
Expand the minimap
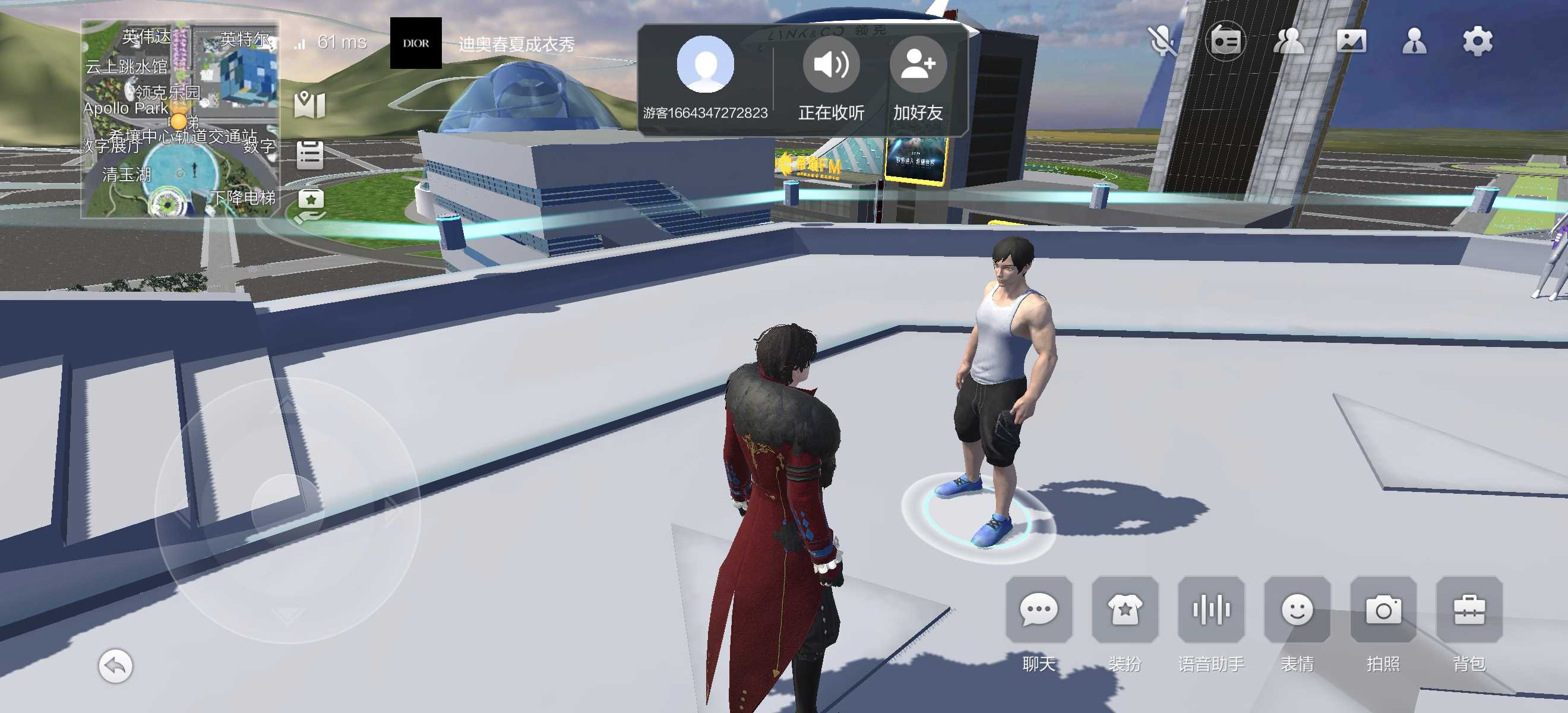[x=181, y=119]
